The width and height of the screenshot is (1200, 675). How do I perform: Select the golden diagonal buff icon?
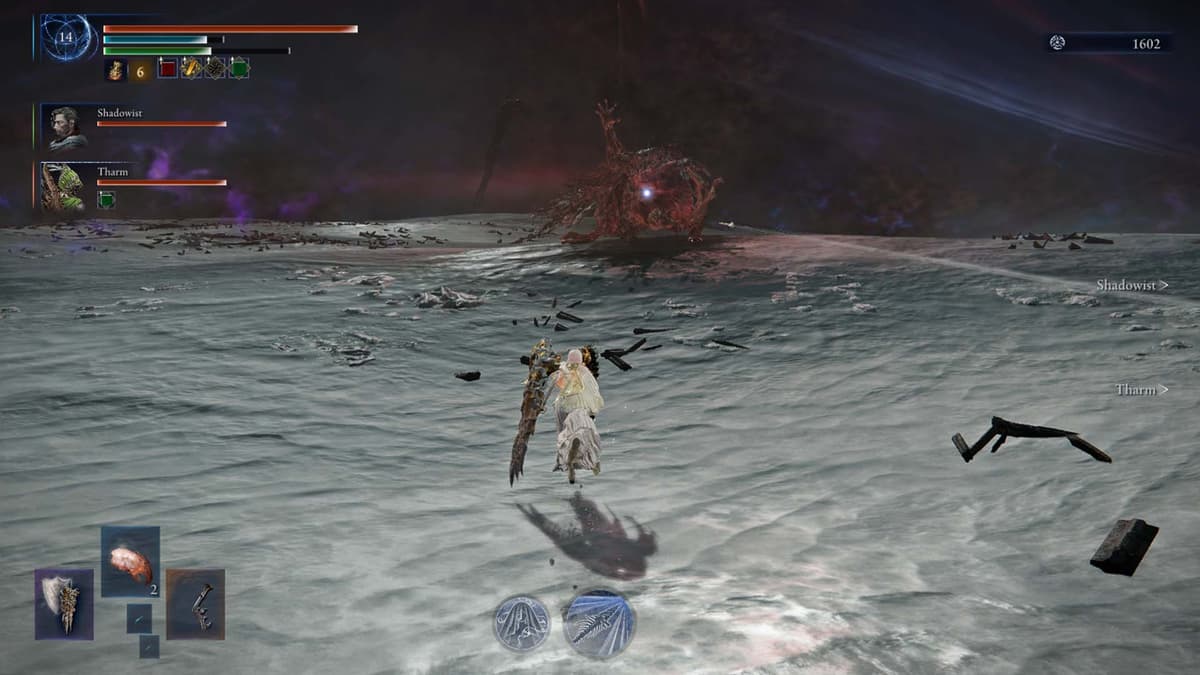(x=191, y=69)
